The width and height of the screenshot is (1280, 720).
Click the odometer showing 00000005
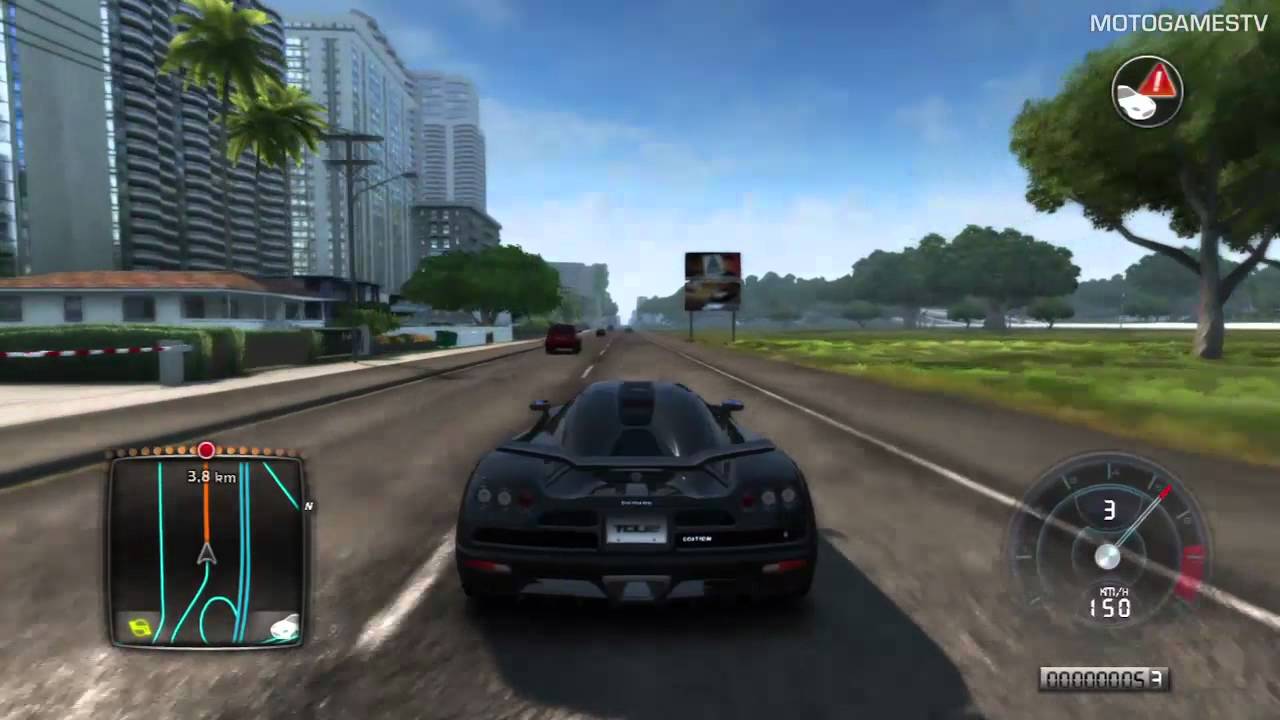point(1104,679)
